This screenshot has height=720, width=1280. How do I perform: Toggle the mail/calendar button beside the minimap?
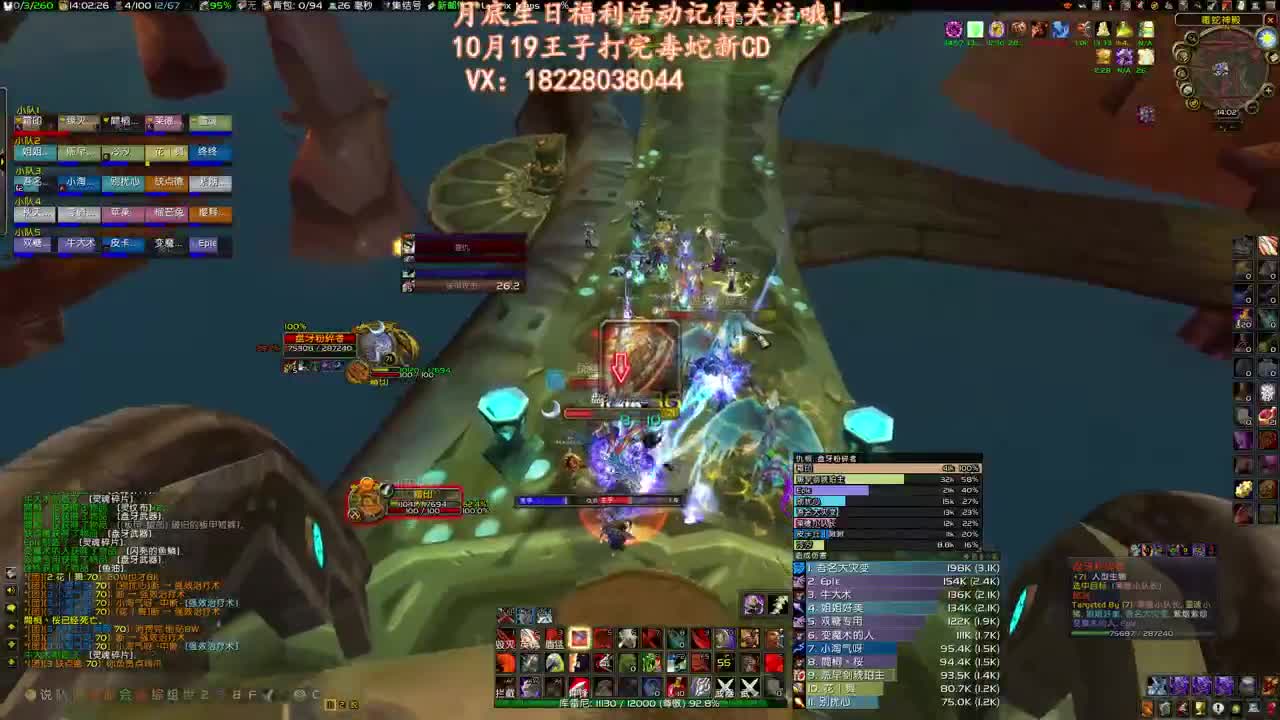point(1272,56)
